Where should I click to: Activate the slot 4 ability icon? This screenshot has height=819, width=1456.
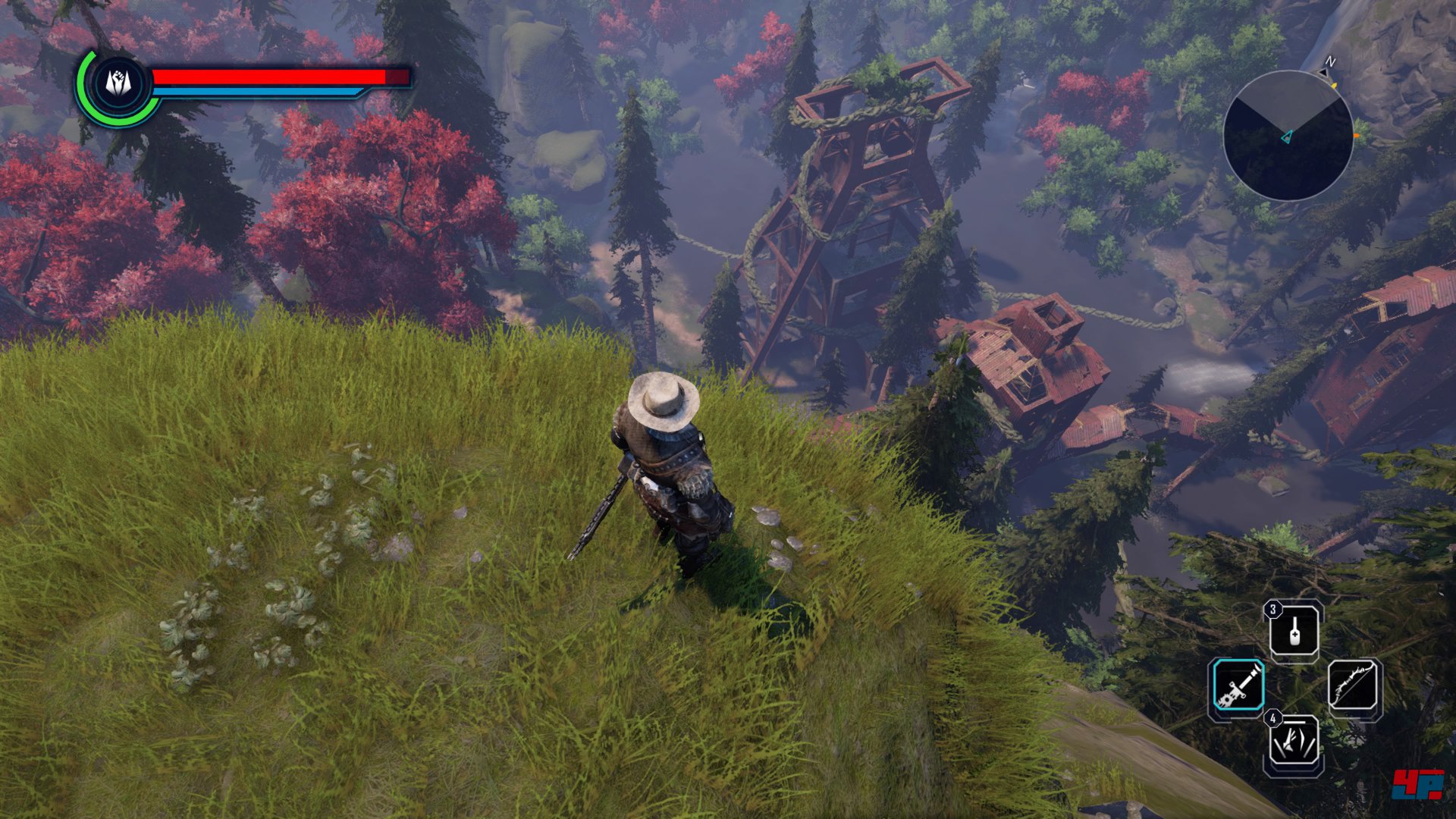click(1294, 743)
